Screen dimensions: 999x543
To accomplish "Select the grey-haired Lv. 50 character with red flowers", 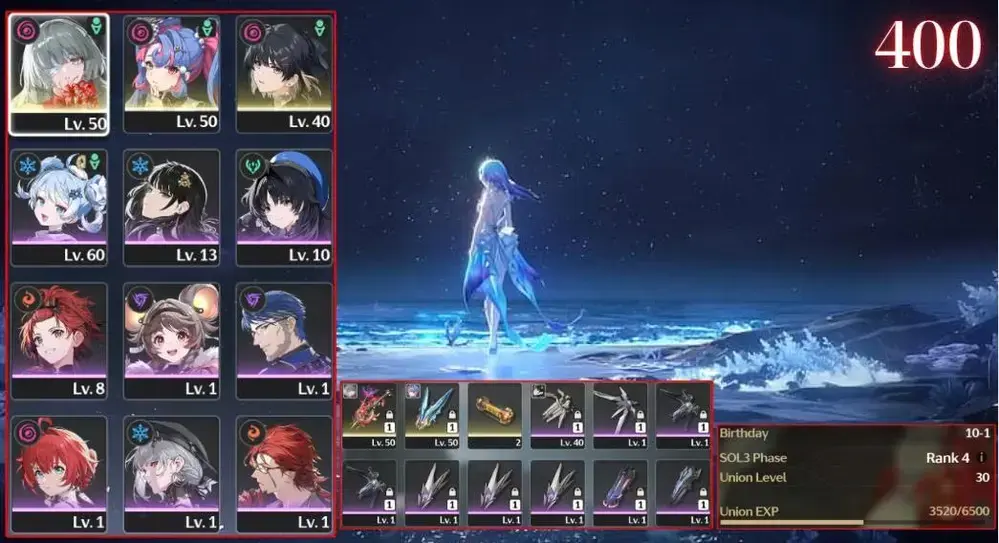I will [59, 73].
